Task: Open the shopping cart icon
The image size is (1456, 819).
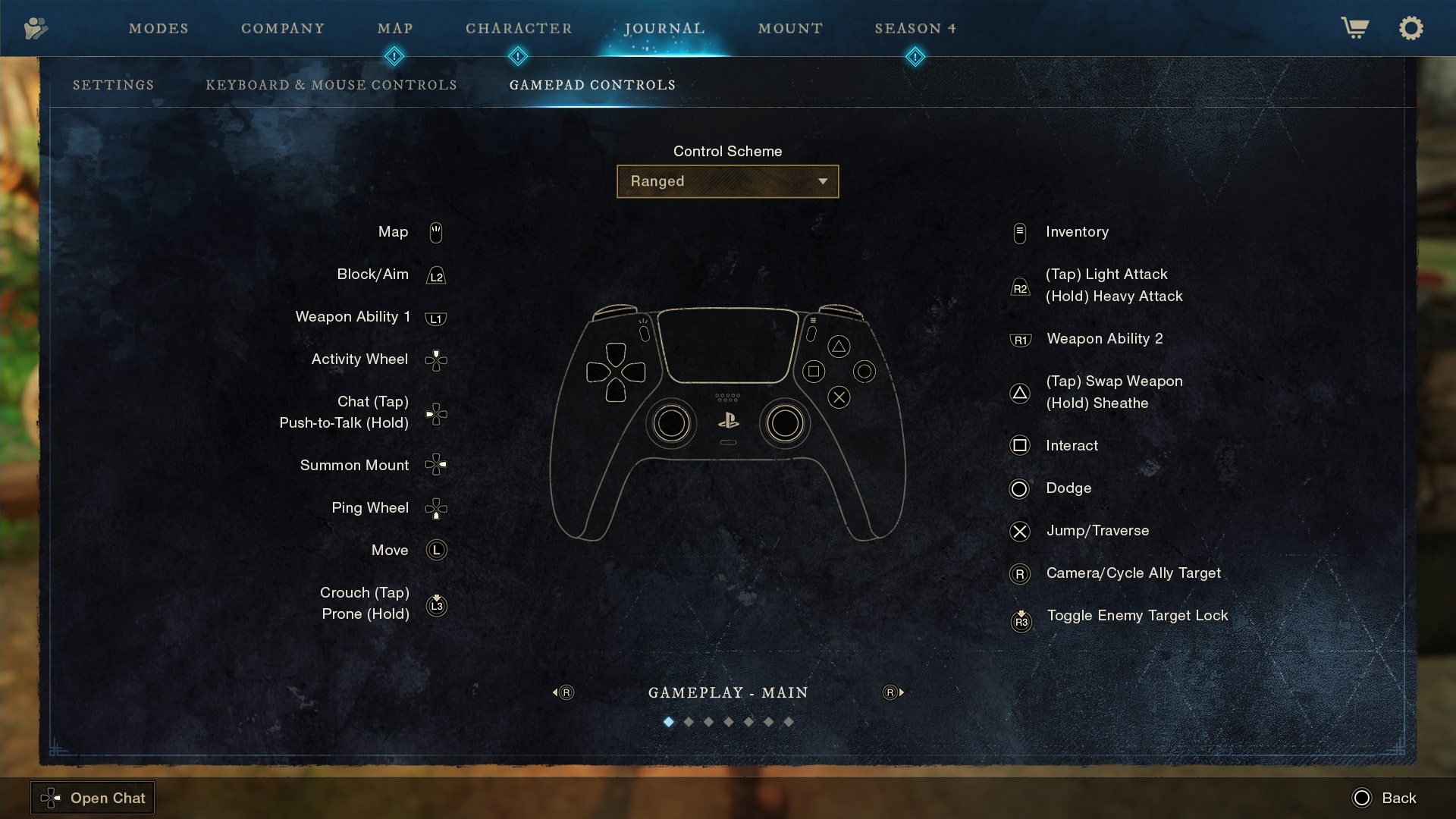Action: pyautogui.click(x=1354, y=28)
